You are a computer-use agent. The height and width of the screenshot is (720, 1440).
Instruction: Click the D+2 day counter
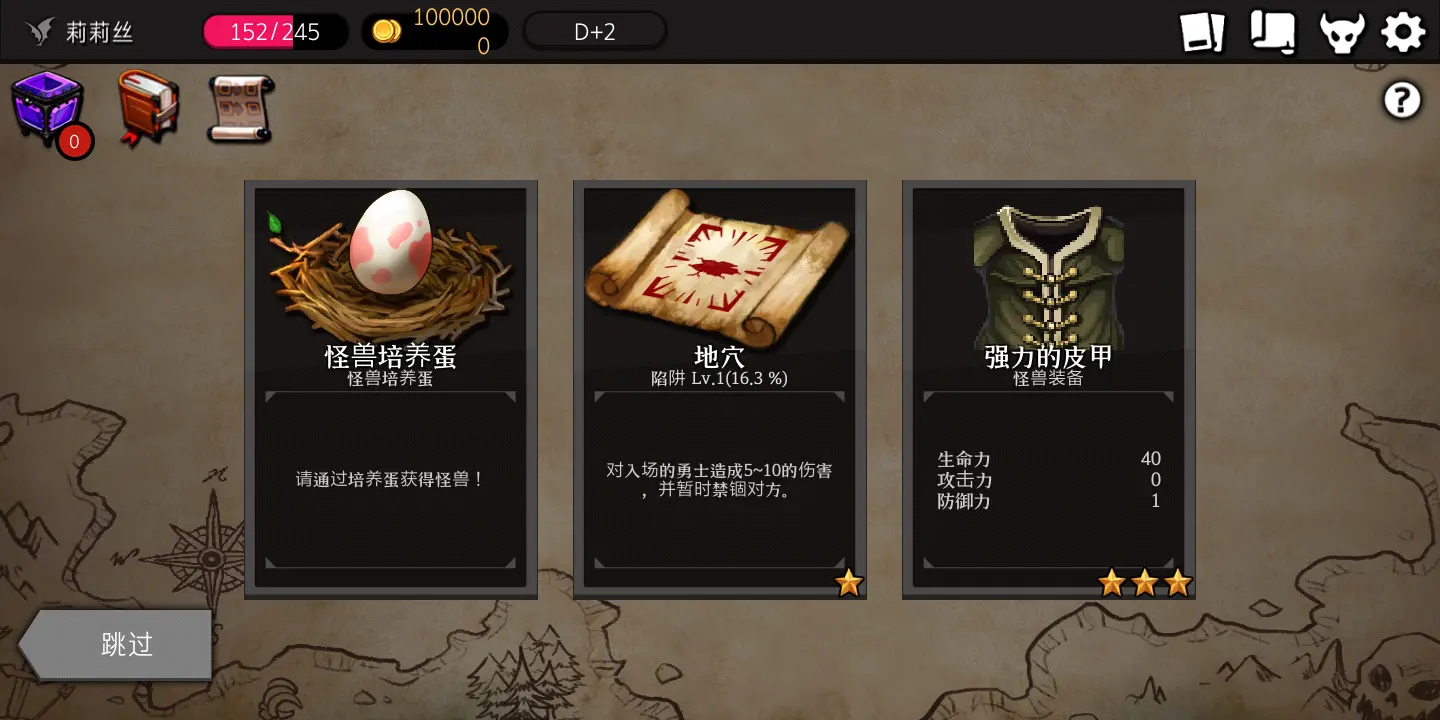tap(594, 30)
